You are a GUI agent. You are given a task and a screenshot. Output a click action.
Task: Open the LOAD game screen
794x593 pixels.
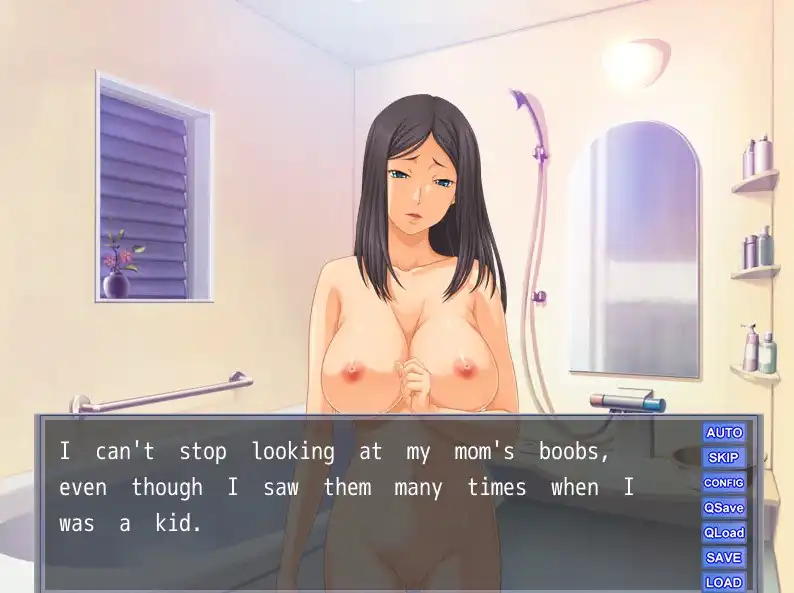pos(724,581)
